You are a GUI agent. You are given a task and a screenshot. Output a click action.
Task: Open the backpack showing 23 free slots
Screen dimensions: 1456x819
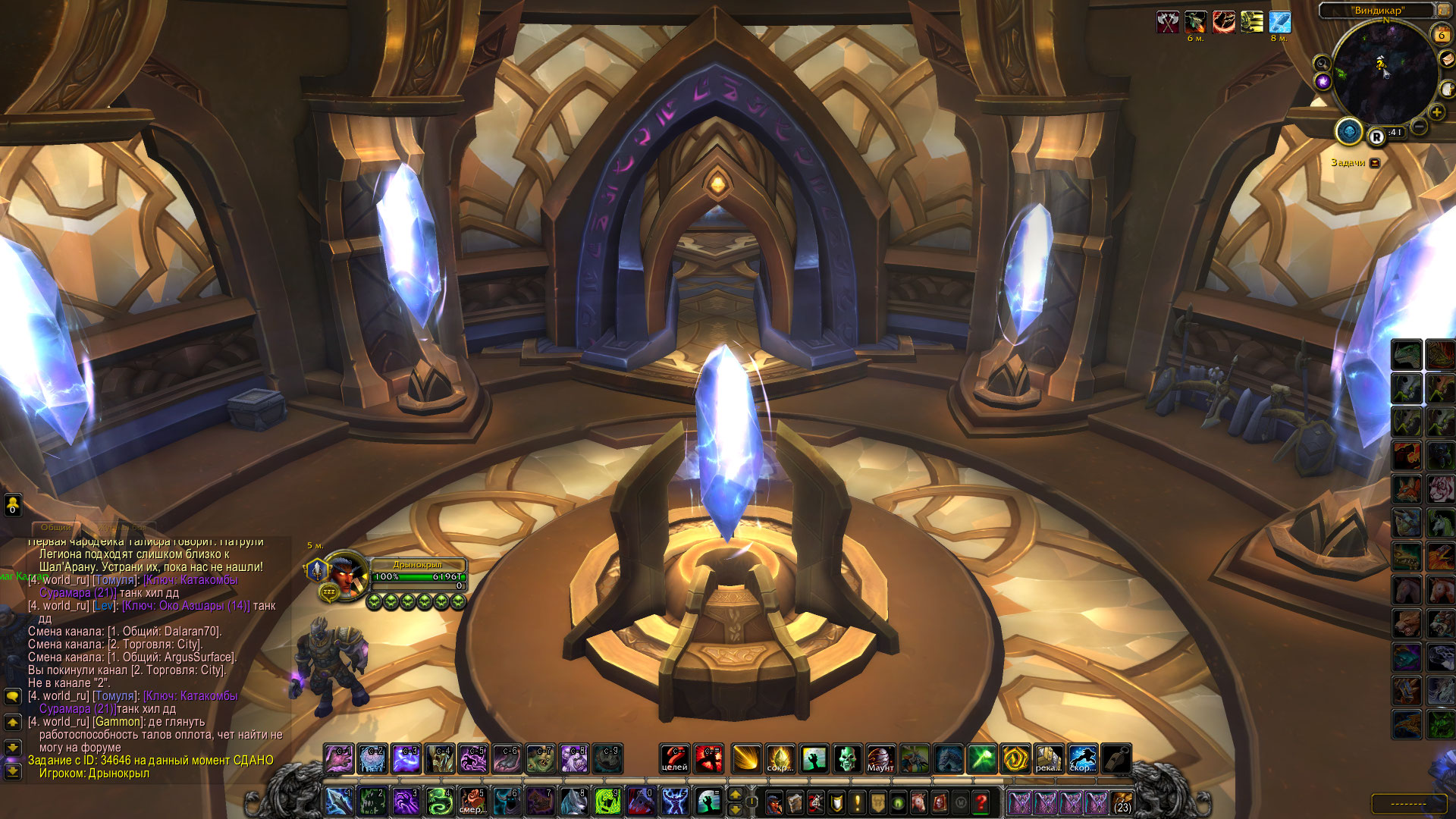pos(1122,802)
